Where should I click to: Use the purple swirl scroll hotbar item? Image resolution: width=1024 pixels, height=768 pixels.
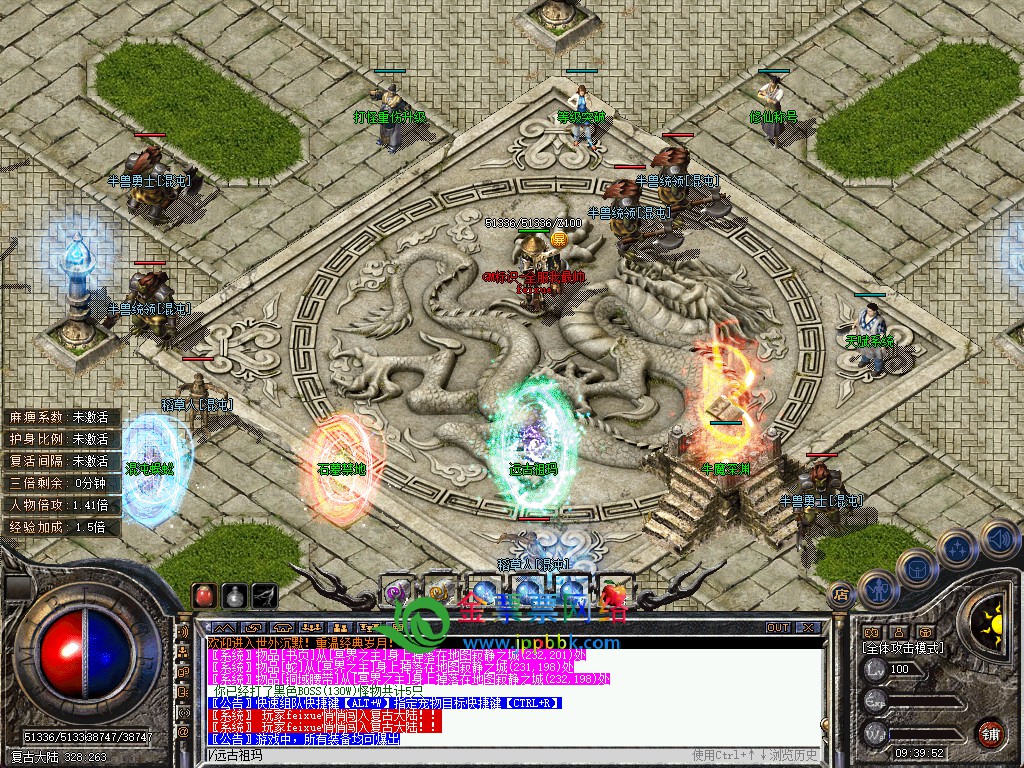click(396, 592)
